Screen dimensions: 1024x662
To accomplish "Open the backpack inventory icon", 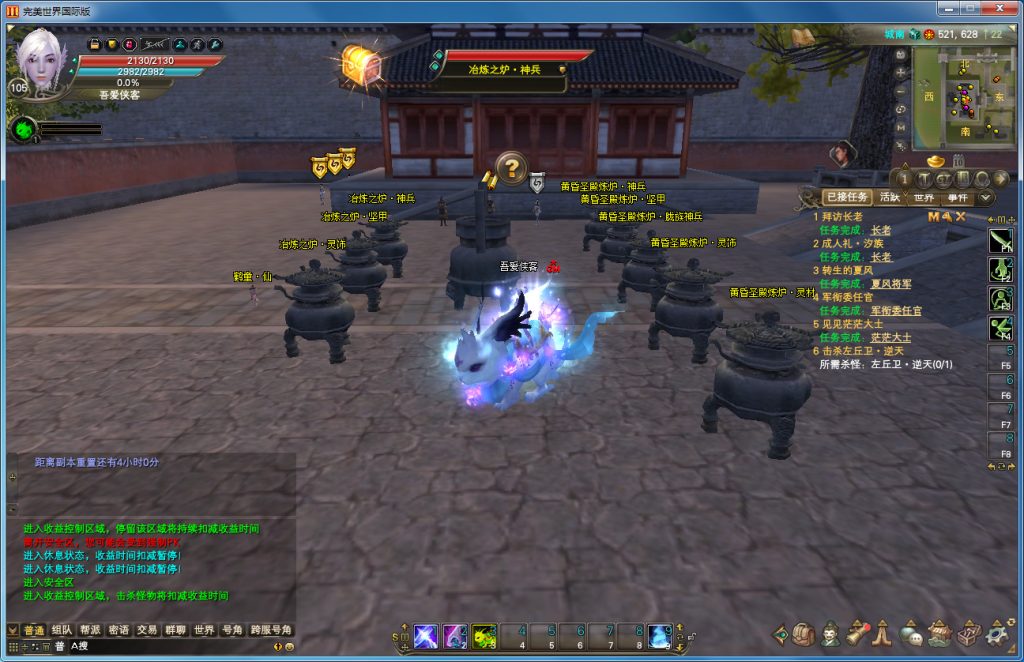I will pos(805,634).
